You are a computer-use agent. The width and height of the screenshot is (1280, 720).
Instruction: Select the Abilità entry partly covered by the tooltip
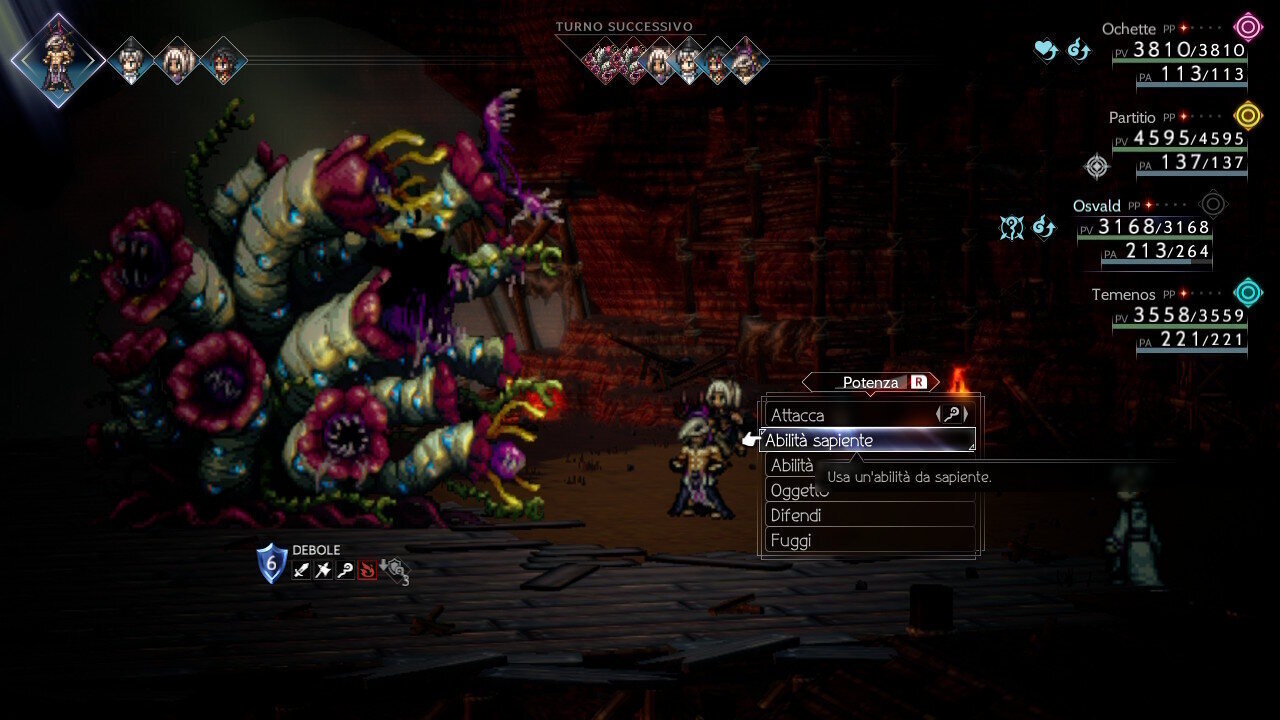tap(792, 465)
